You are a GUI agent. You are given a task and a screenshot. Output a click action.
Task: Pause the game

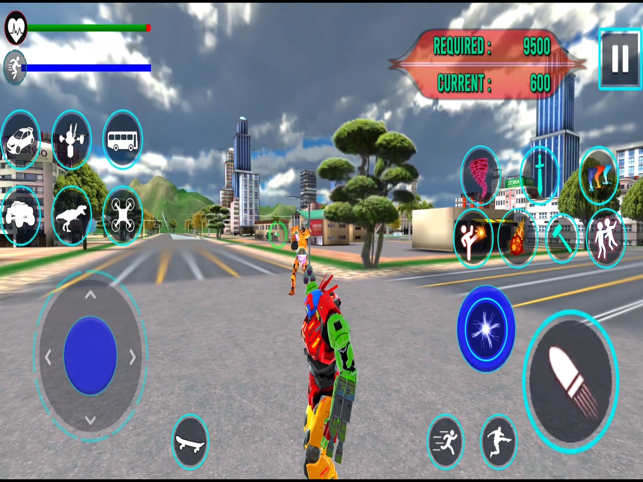point(619,58)
